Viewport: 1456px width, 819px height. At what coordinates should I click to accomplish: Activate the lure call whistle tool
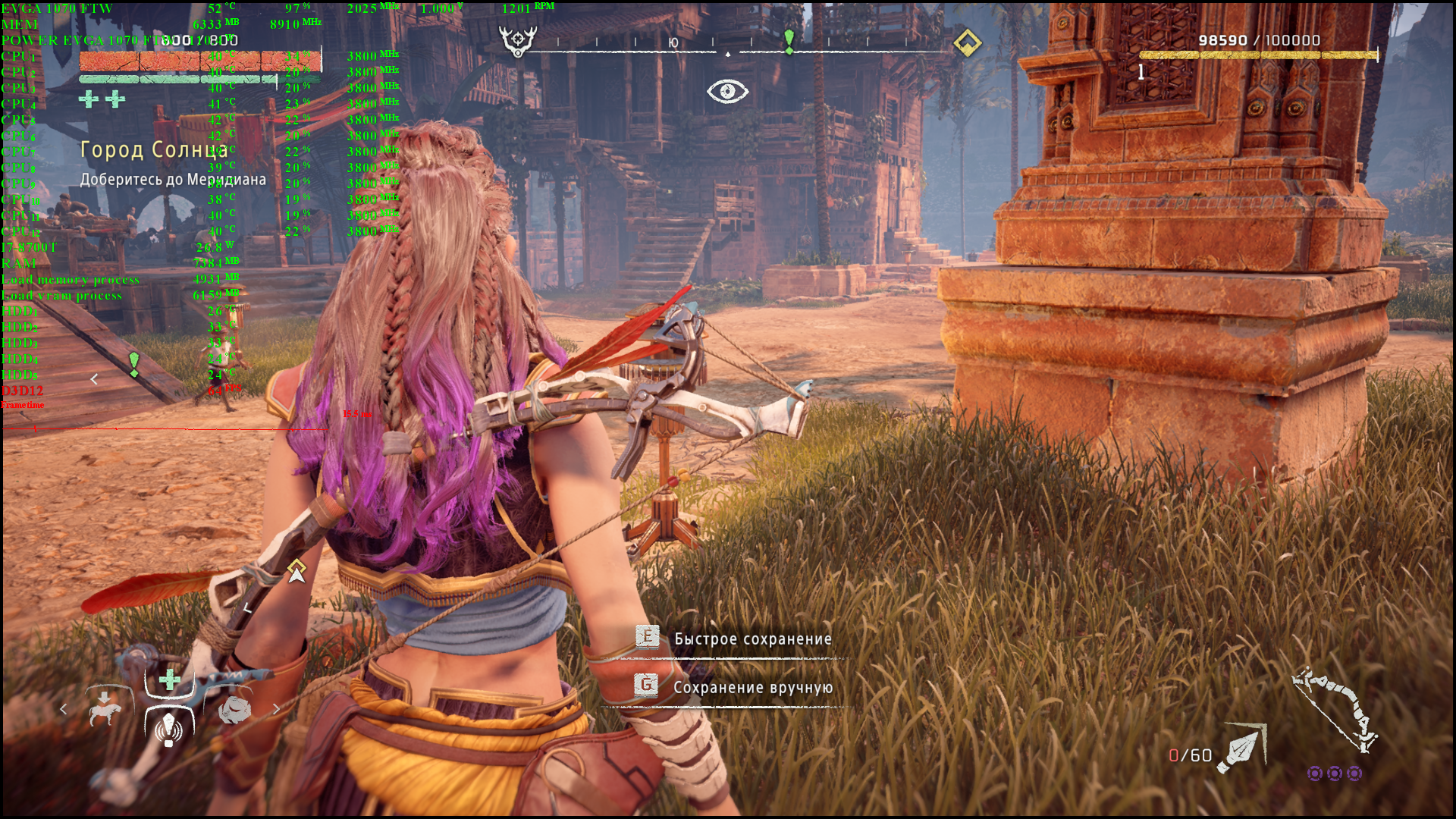click(x=168, y=728)
